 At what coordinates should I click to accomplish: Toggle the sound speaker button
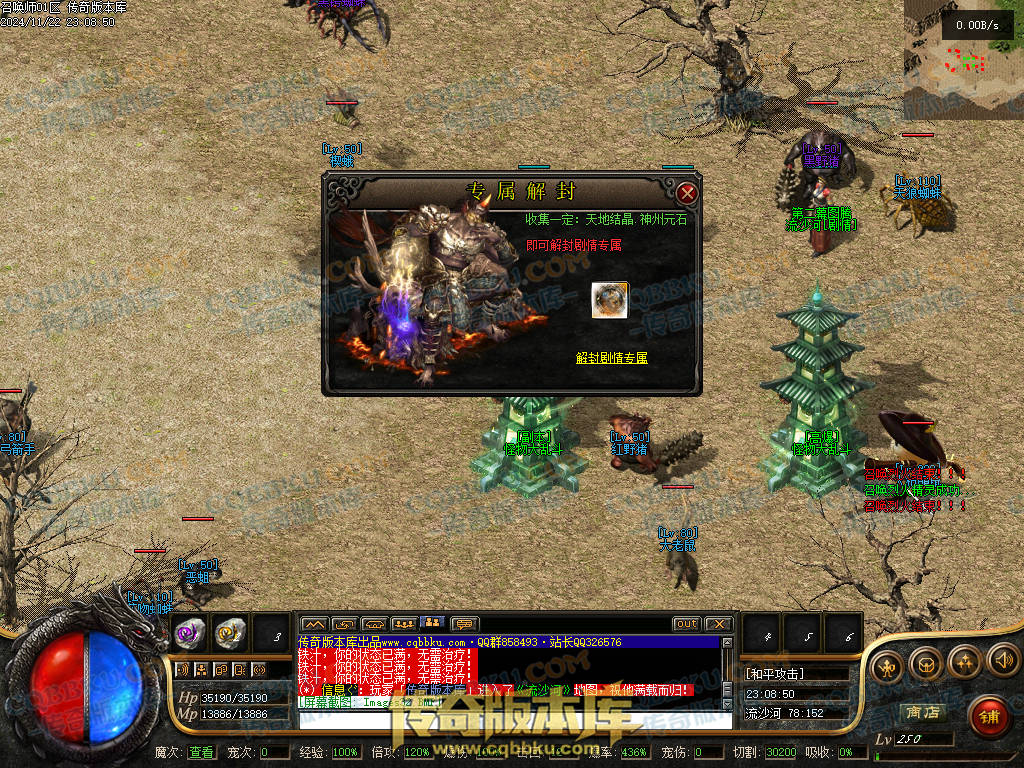coord(1002,661)
